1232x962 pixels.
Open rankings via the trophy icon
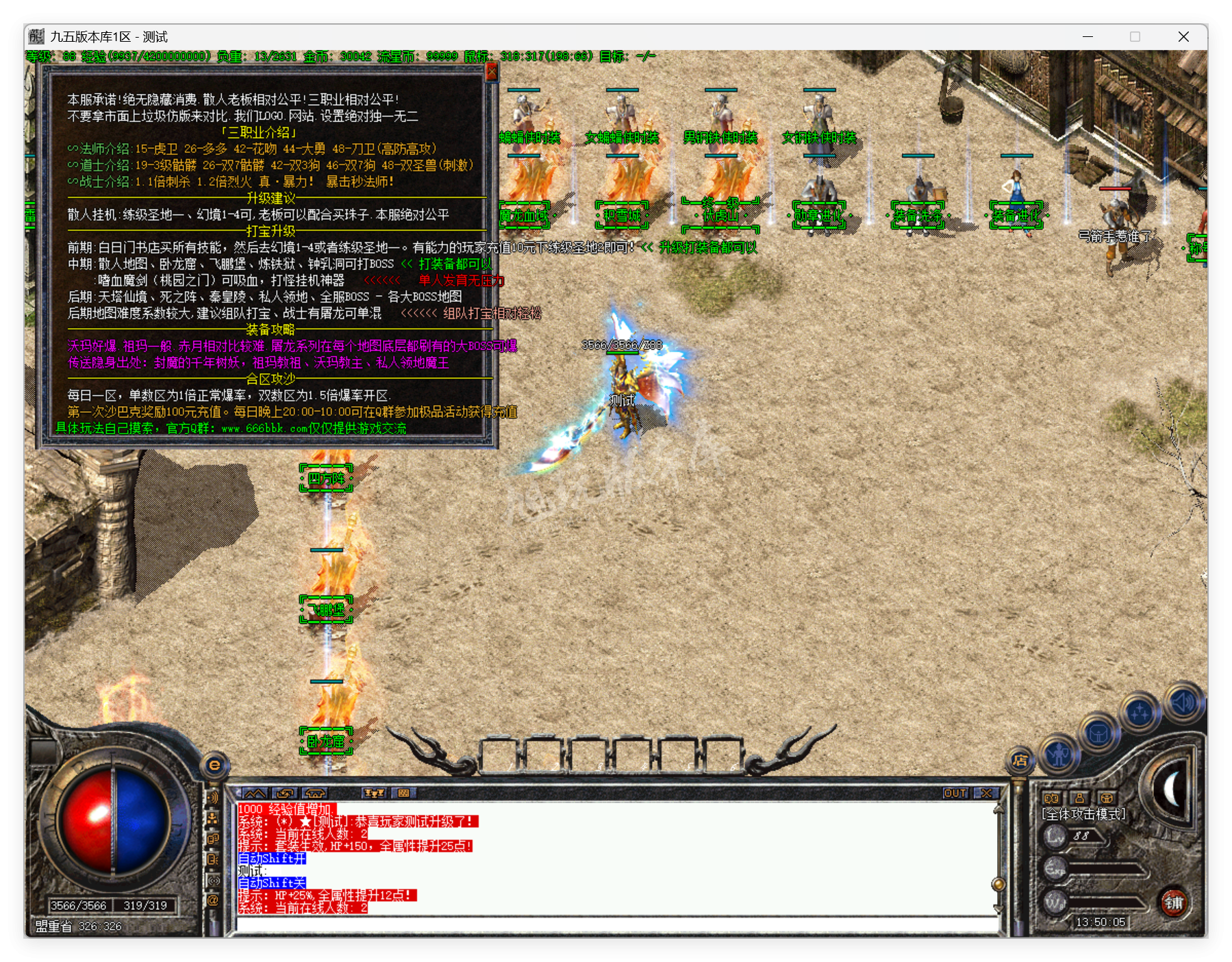click(375, 794)
